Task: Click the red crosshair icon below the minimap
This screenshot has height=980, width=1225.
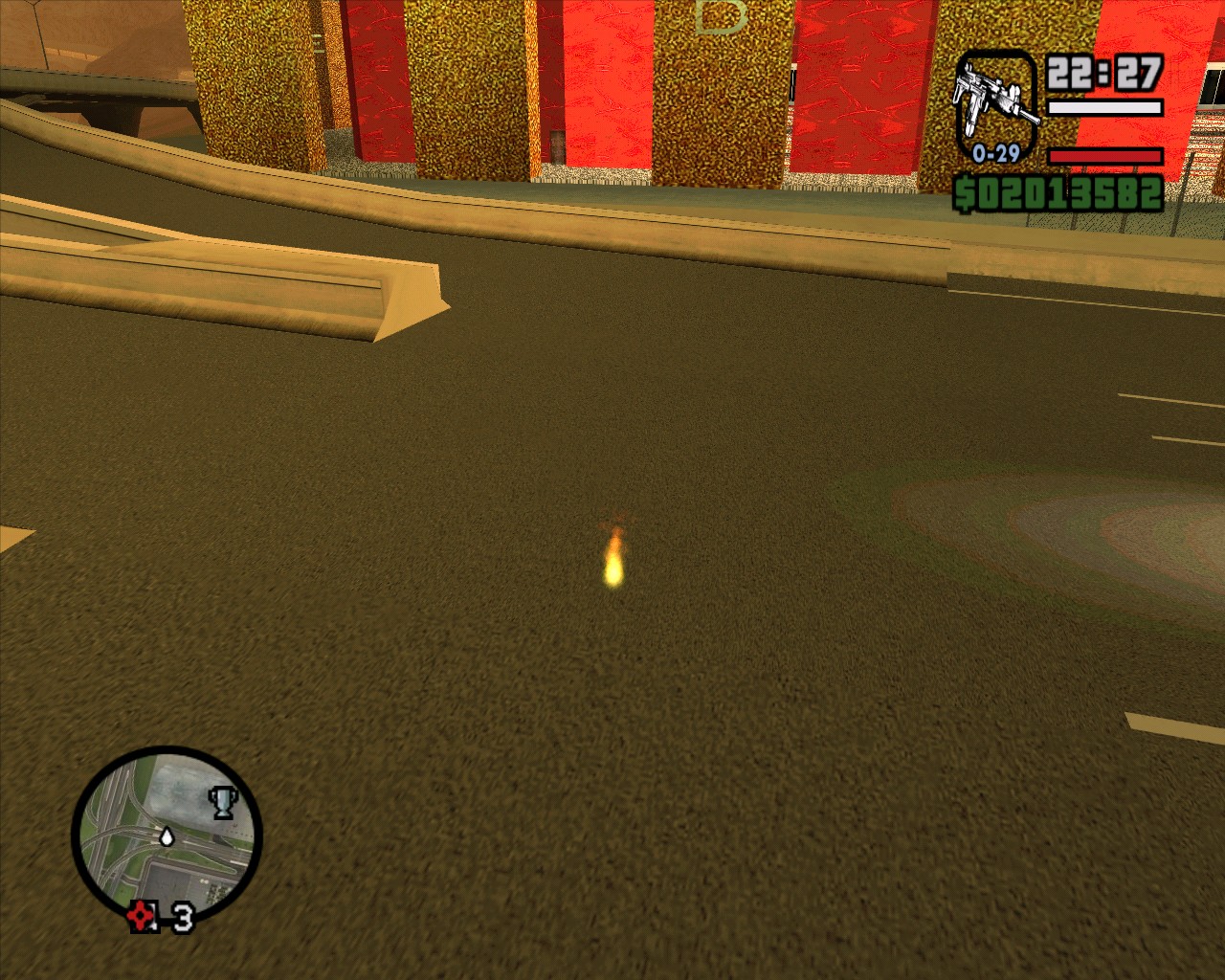Action: 144,916
